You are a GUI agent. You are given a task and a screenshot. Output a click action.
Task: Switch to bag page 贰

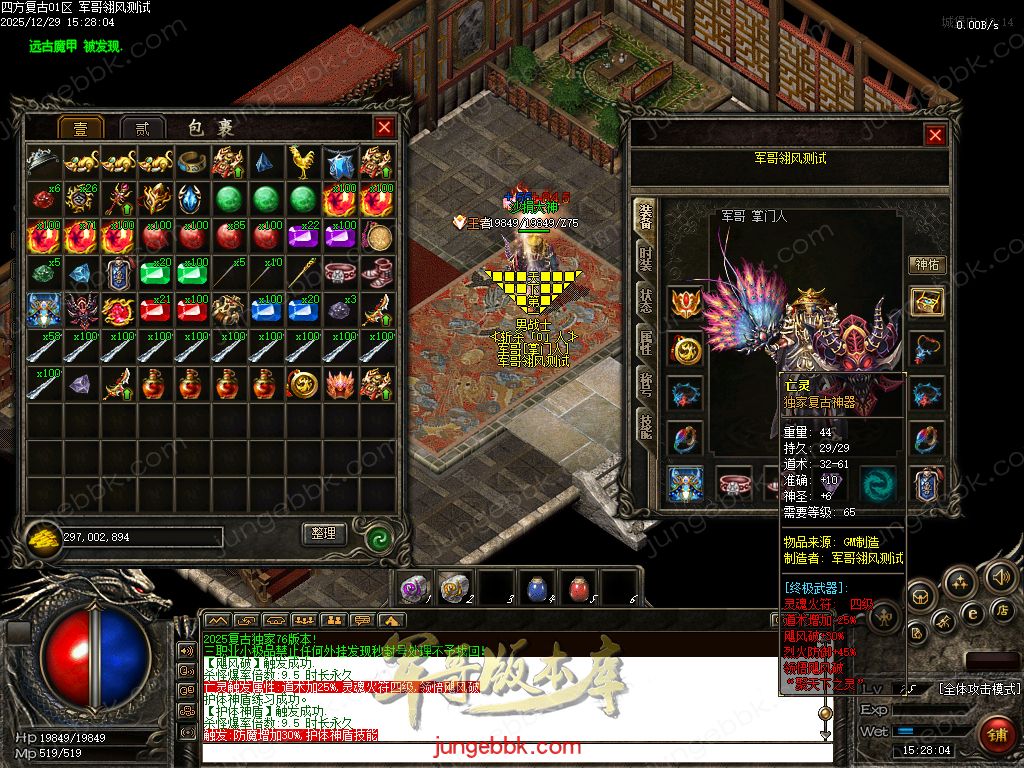coord(143,128)
